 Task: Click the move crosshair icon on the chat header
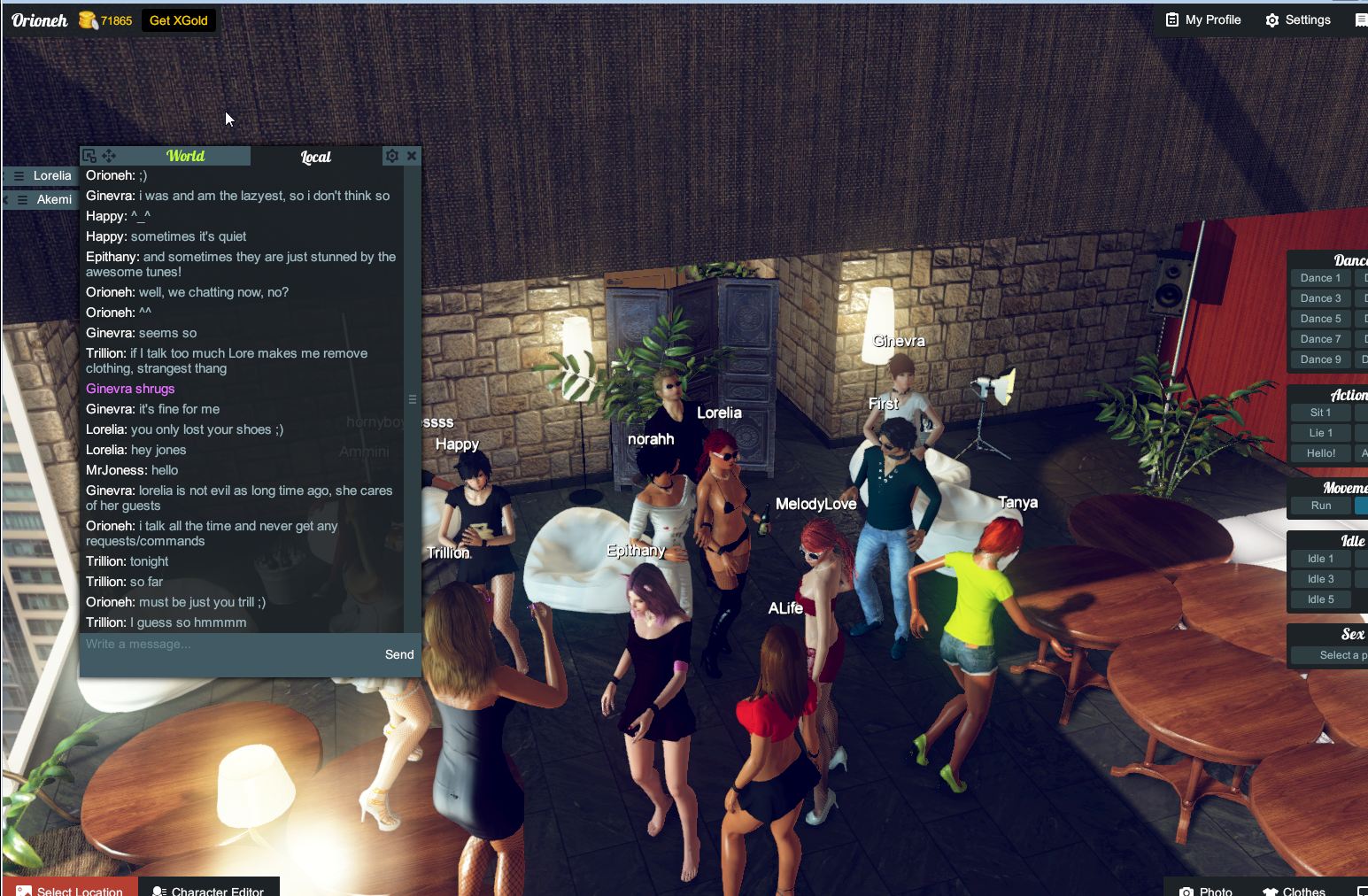coord(109,156)
